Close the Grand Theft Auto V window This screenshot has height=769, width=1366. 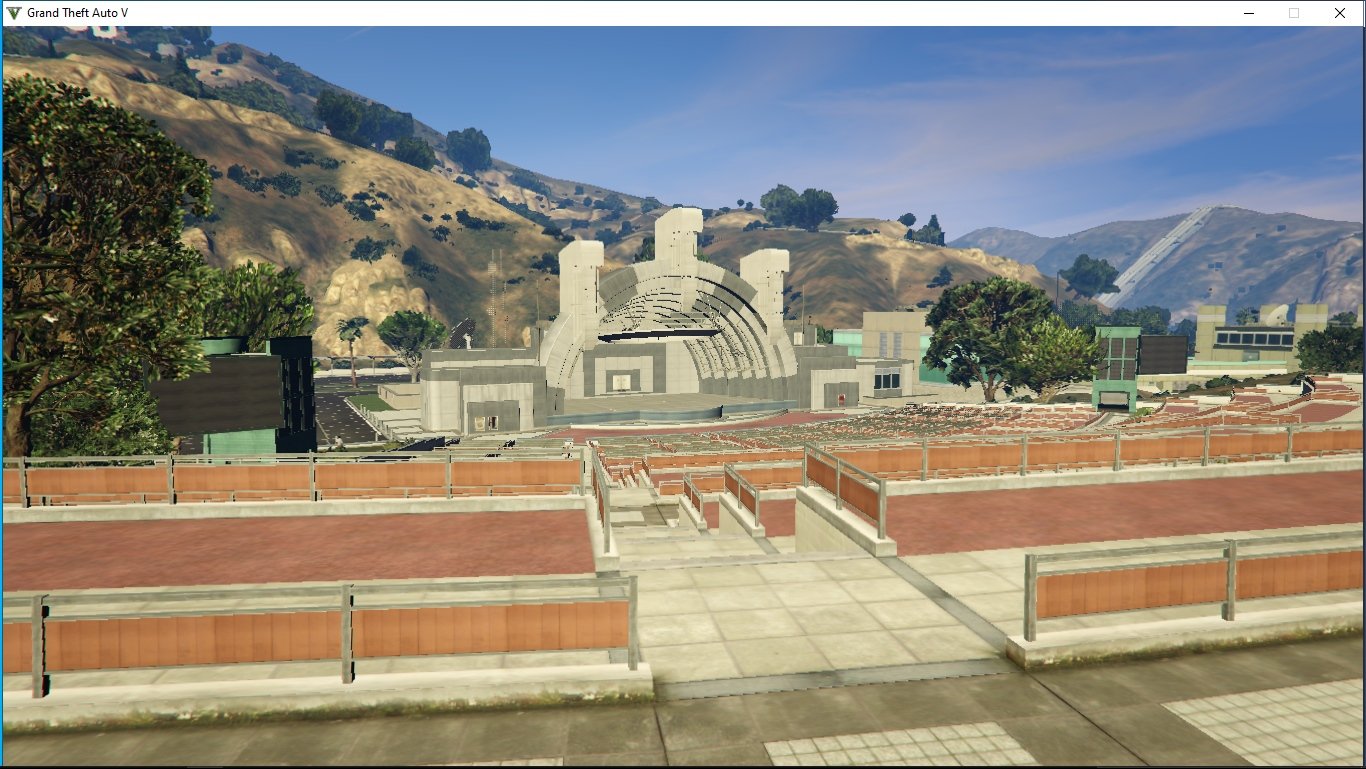[x=1339, y=13]
